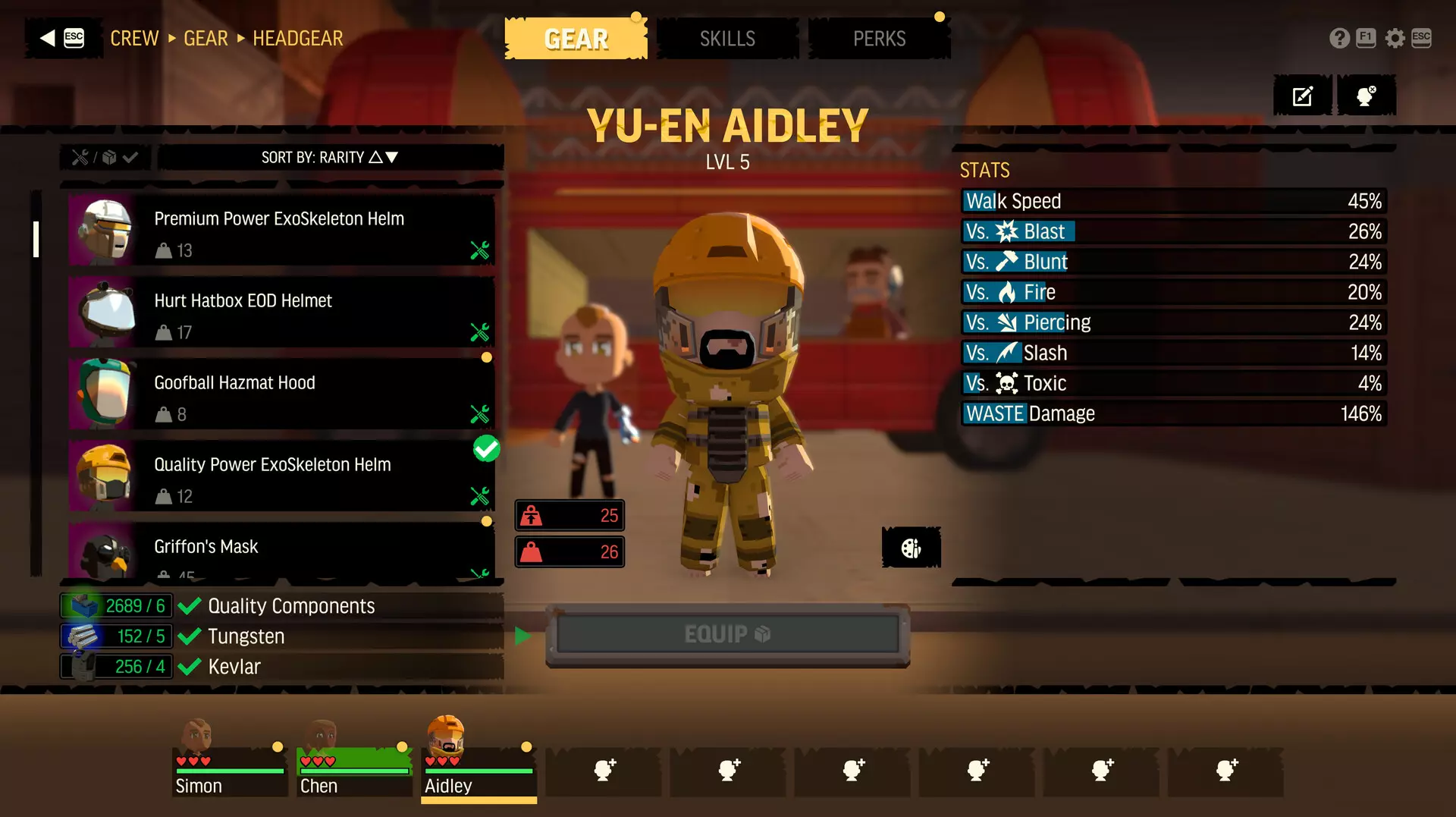The image size is (1456, 817).
Task: Click HEADGEAR in the breadcrumb
Action: pos(297,39)
